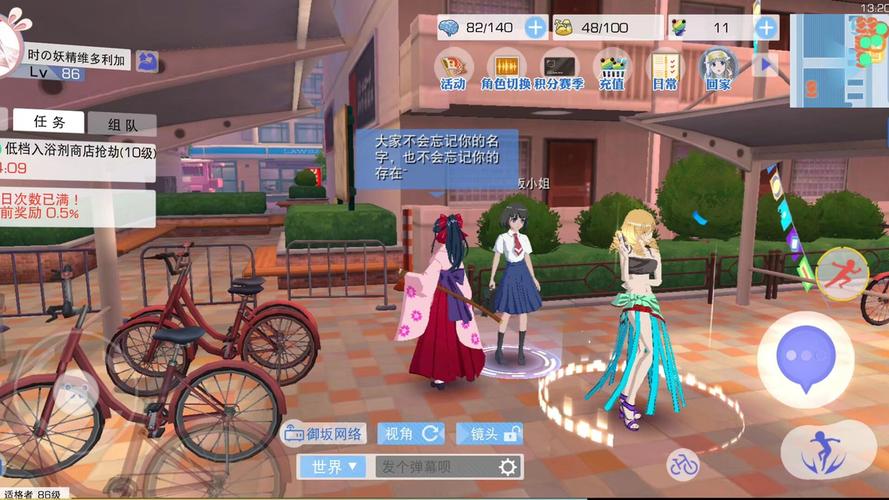Open the 日常 daily checklist
This screenshot has width=889, height=500.
pyautogui.click(x=665, y=68)
